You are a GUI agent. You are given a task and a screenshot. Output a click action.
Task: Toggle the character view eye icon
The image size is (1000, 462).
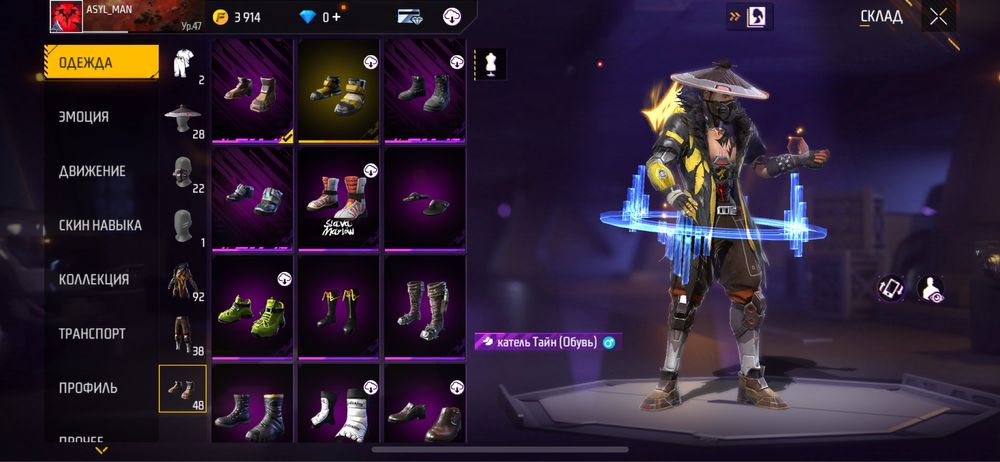(x=931, y=289)
